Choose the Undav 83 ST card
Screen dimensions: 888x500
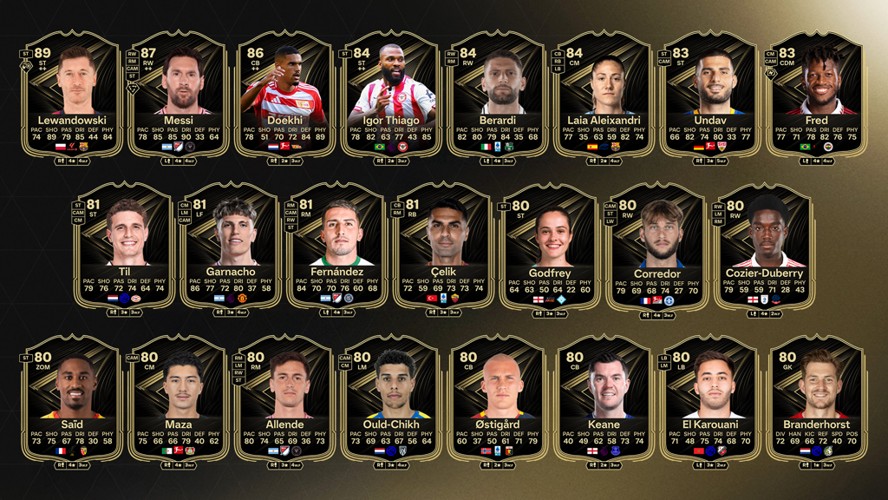pos(710,95)
